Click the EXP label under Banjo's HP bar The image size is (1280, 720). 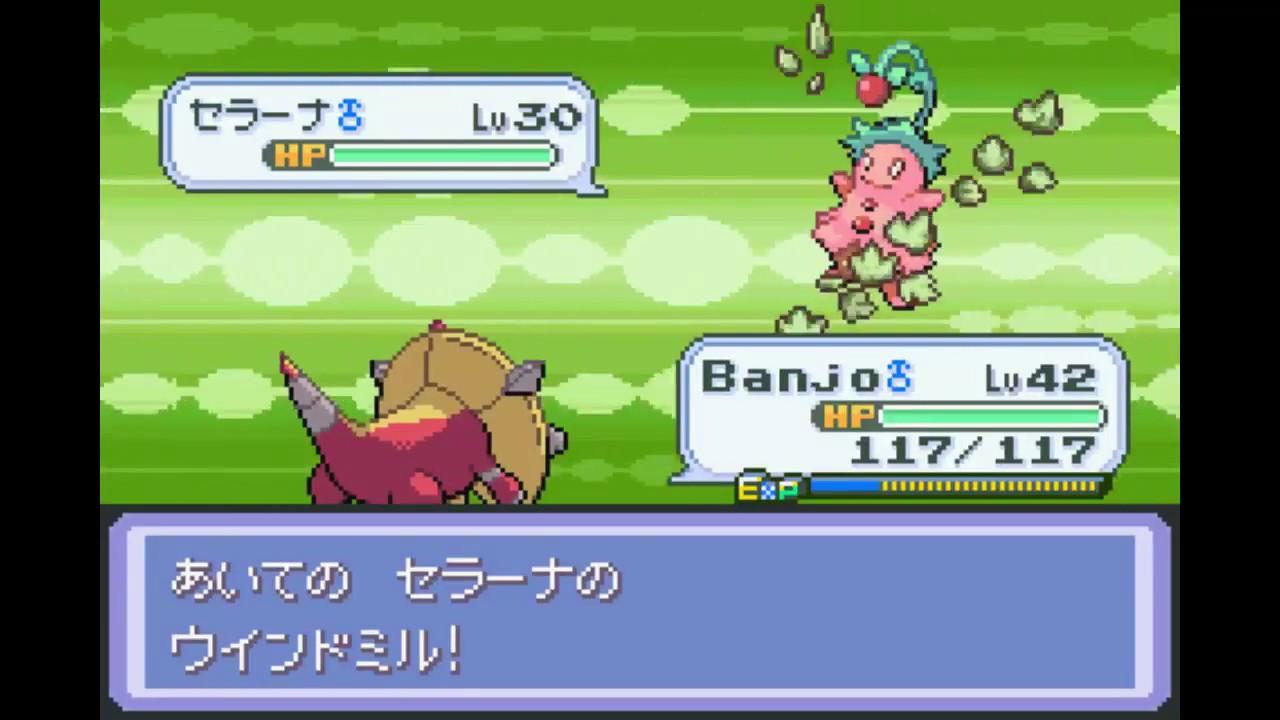tap(768, 489)
